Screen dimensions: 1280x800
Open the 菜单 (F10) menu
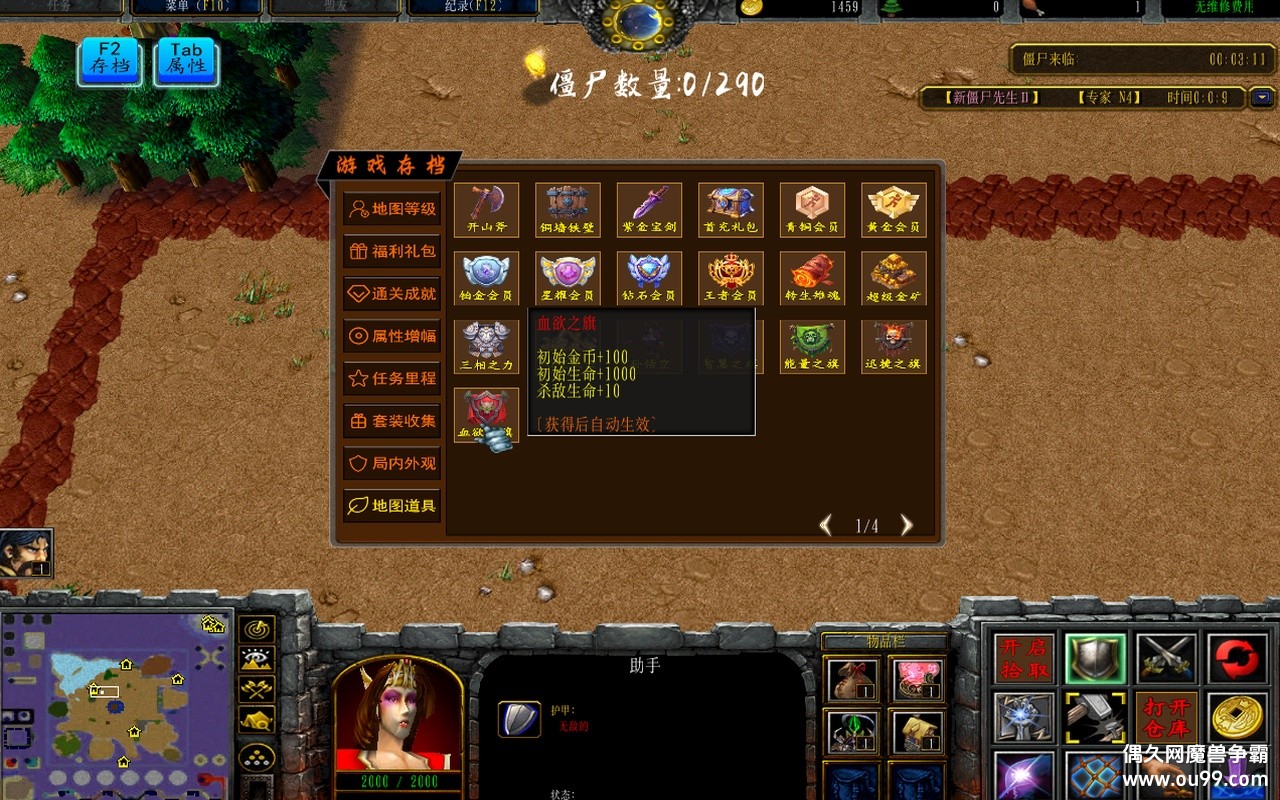(x=196, y=7)
